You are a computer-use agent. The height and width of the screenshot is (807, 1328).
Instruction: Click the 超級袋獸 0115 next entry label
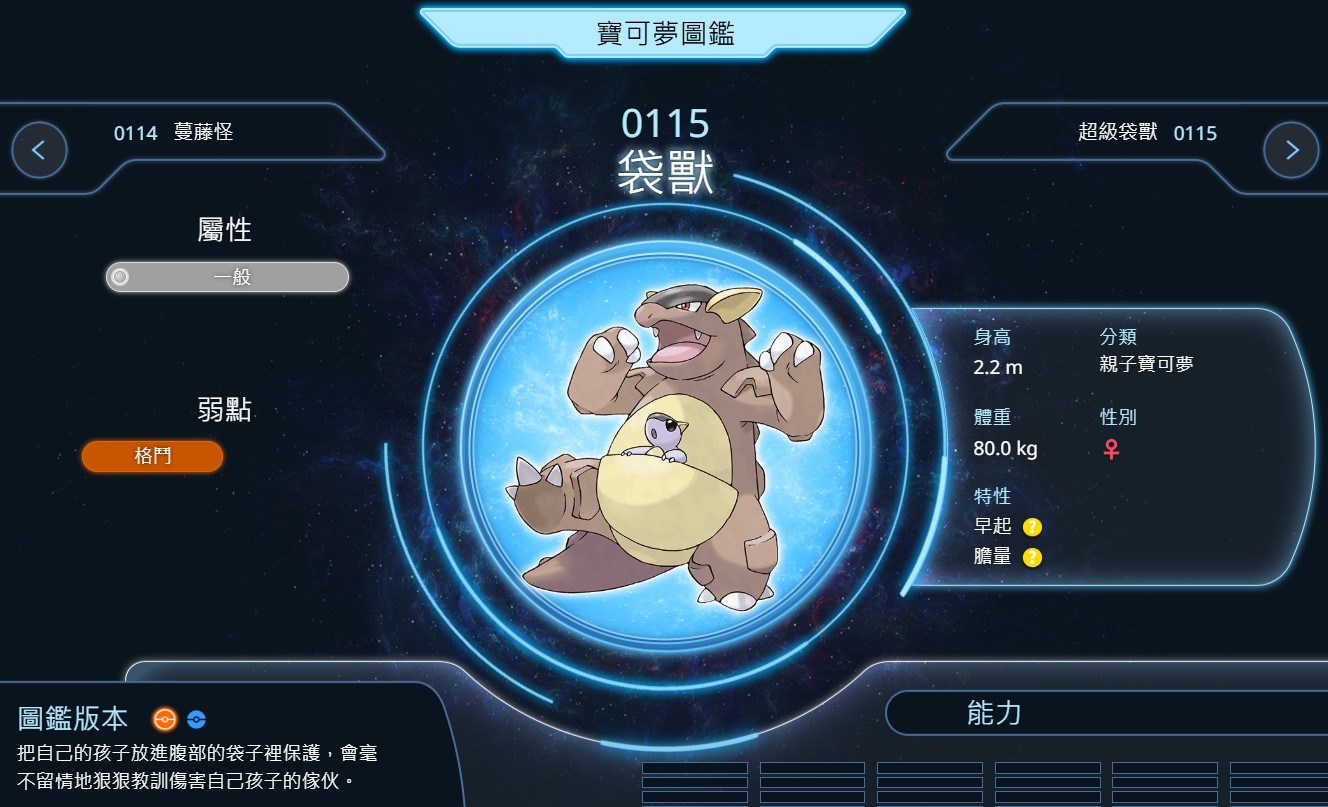pos(1147,132)
